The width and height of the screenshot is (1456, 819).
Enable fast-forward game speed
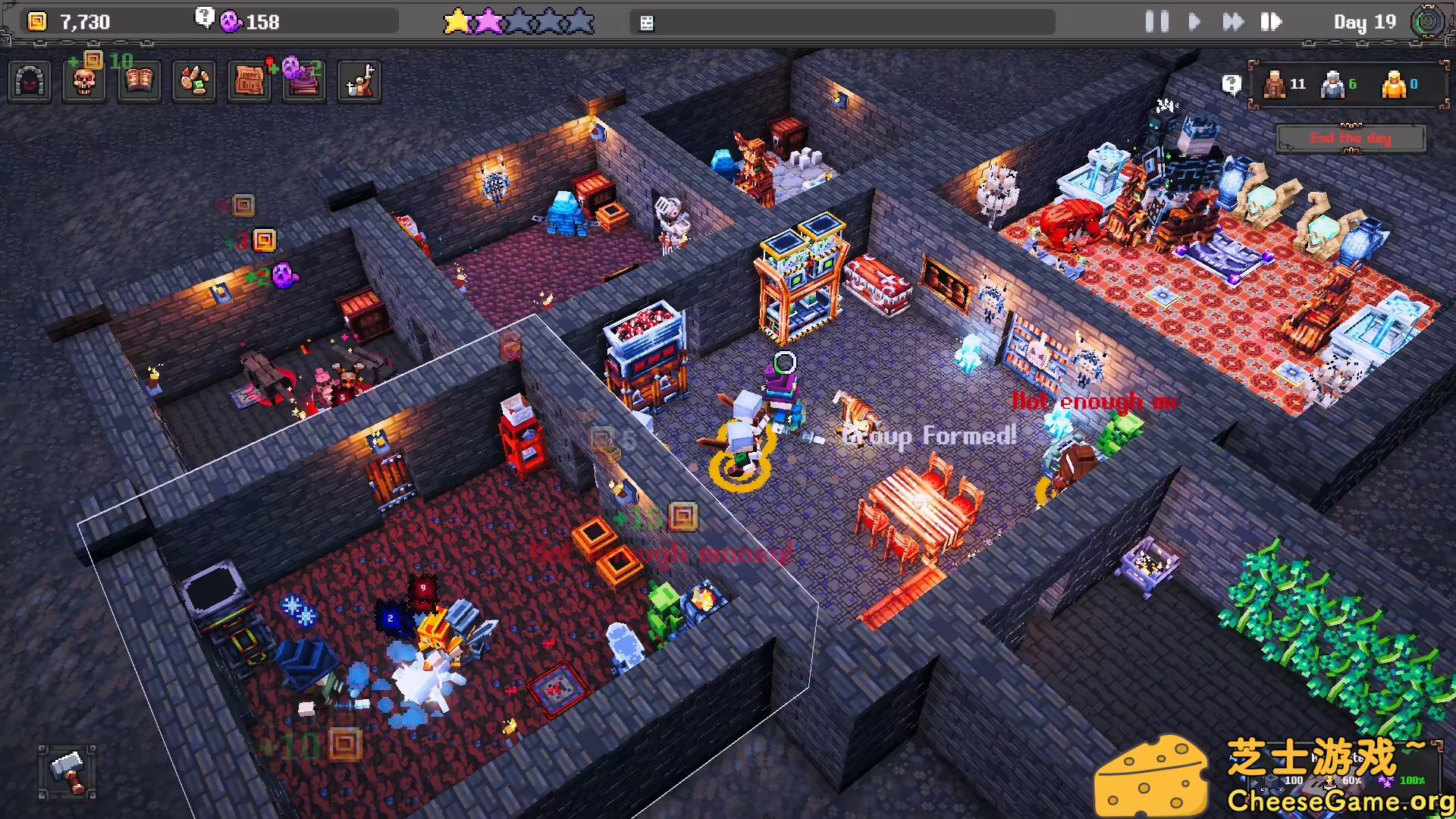[x=1232, y=22]
